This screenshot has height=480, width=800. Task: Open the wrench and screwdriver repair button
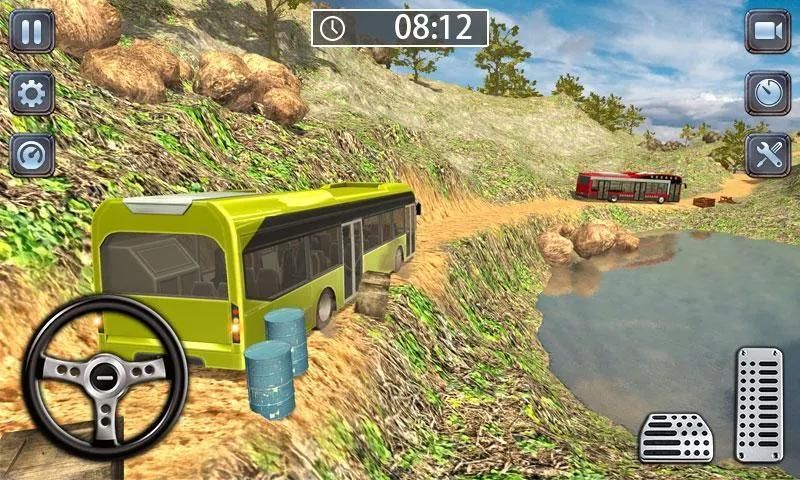(767, 155)
